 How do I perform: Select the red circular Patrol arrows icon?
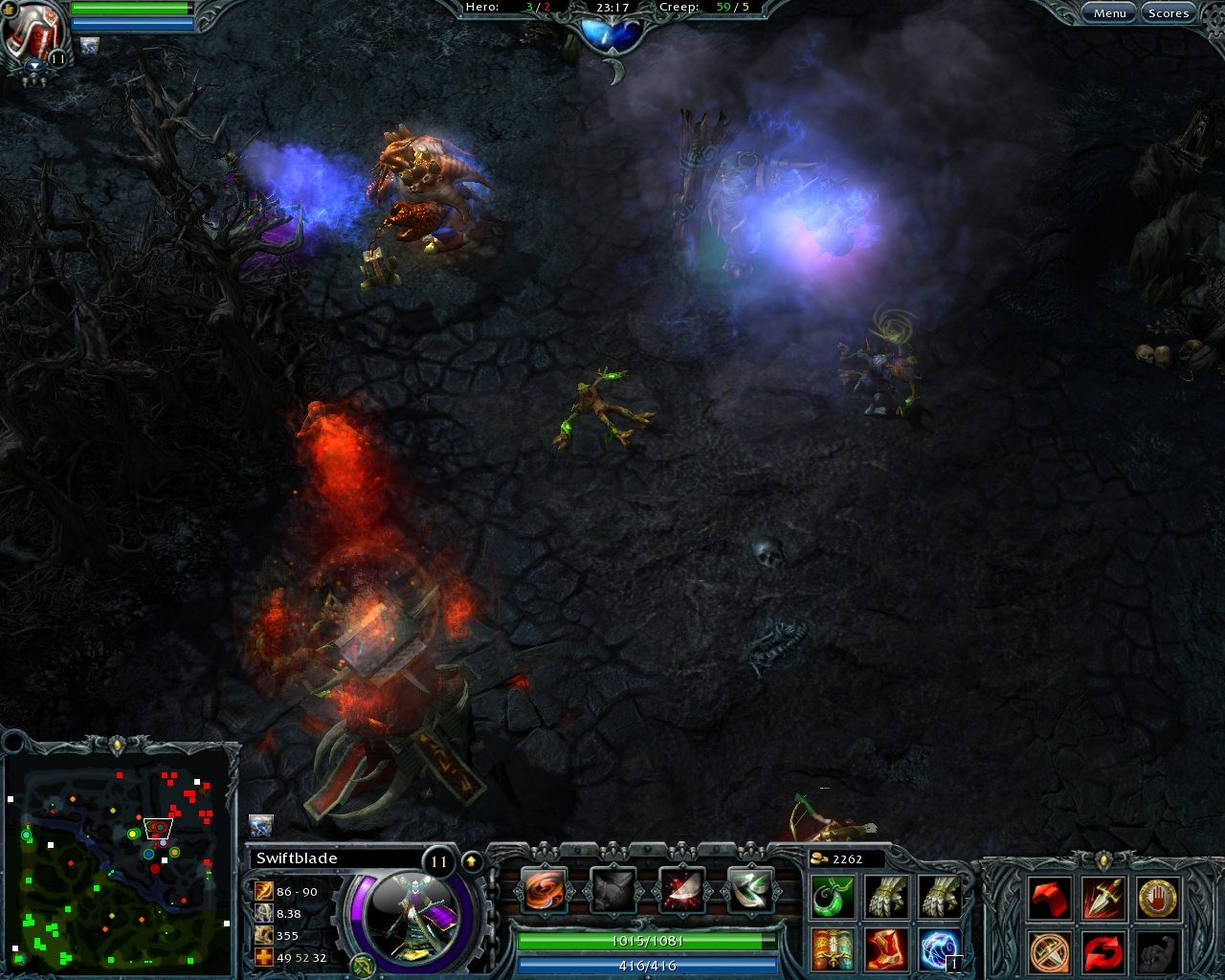coord(1104,950)
